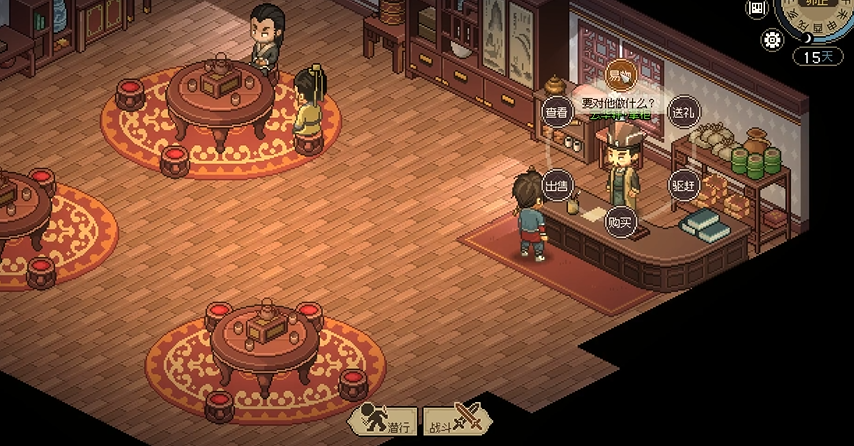Toggle 潜行 sneak mode
The image size is (854, 446).
[x=385, y=420]
